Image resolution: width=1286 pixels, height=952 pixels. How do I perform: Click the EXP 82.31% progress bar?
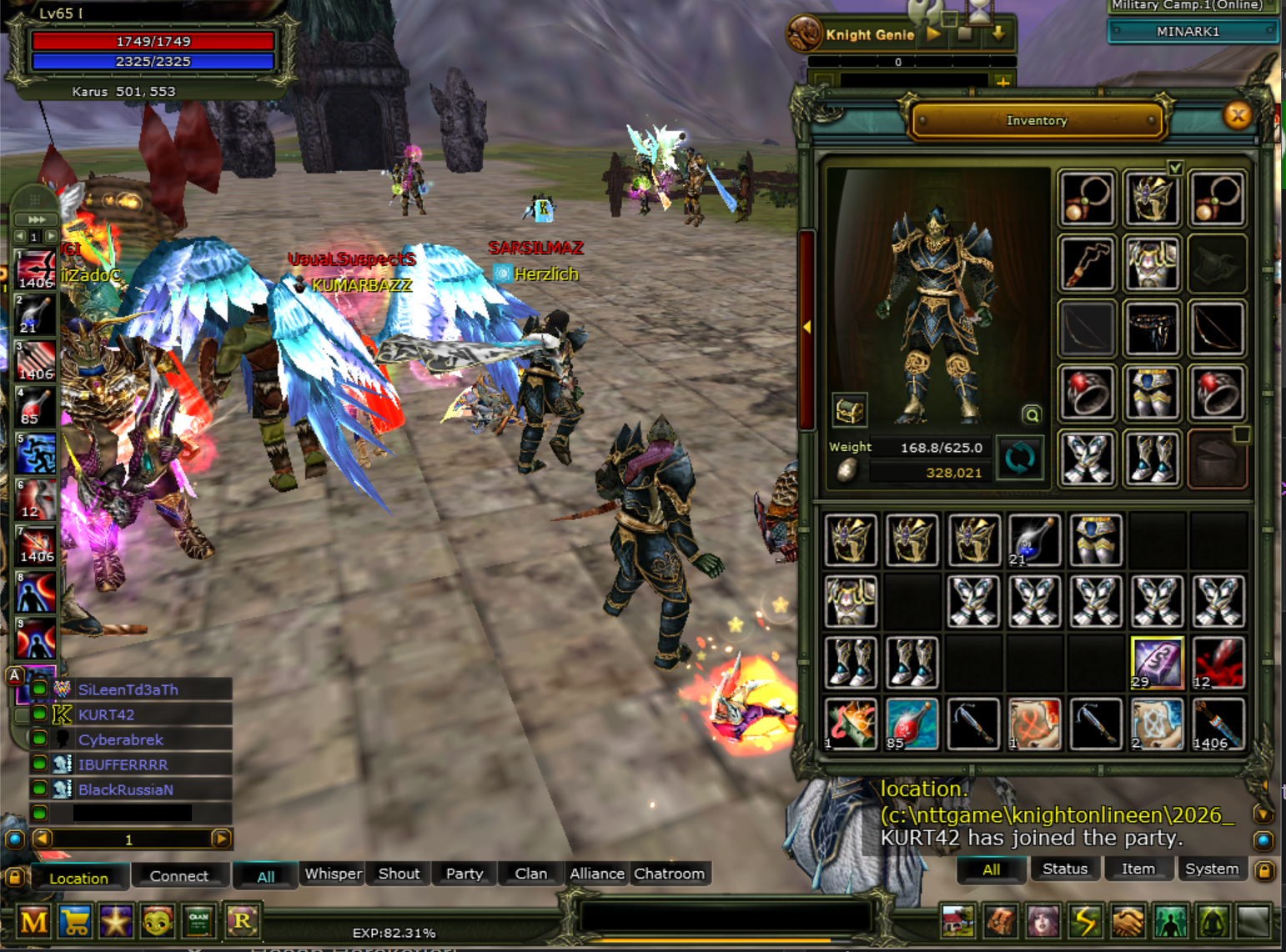tap(394, 932)
